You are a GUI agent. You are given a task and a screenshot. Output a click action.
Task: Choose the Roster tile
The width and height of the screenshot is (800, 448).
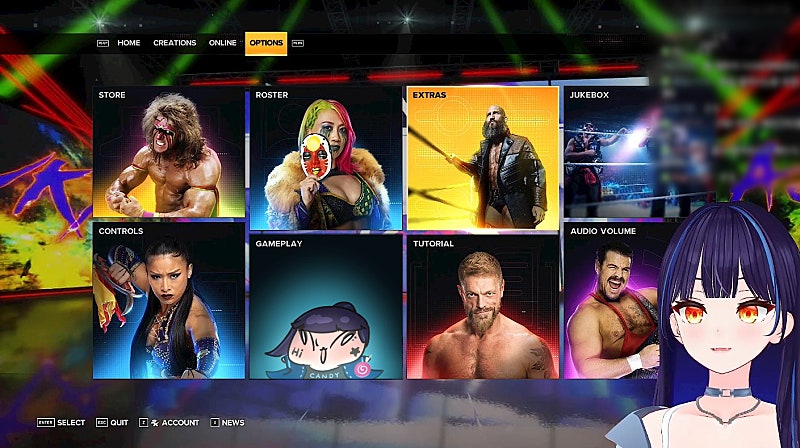tap(326, 158)
